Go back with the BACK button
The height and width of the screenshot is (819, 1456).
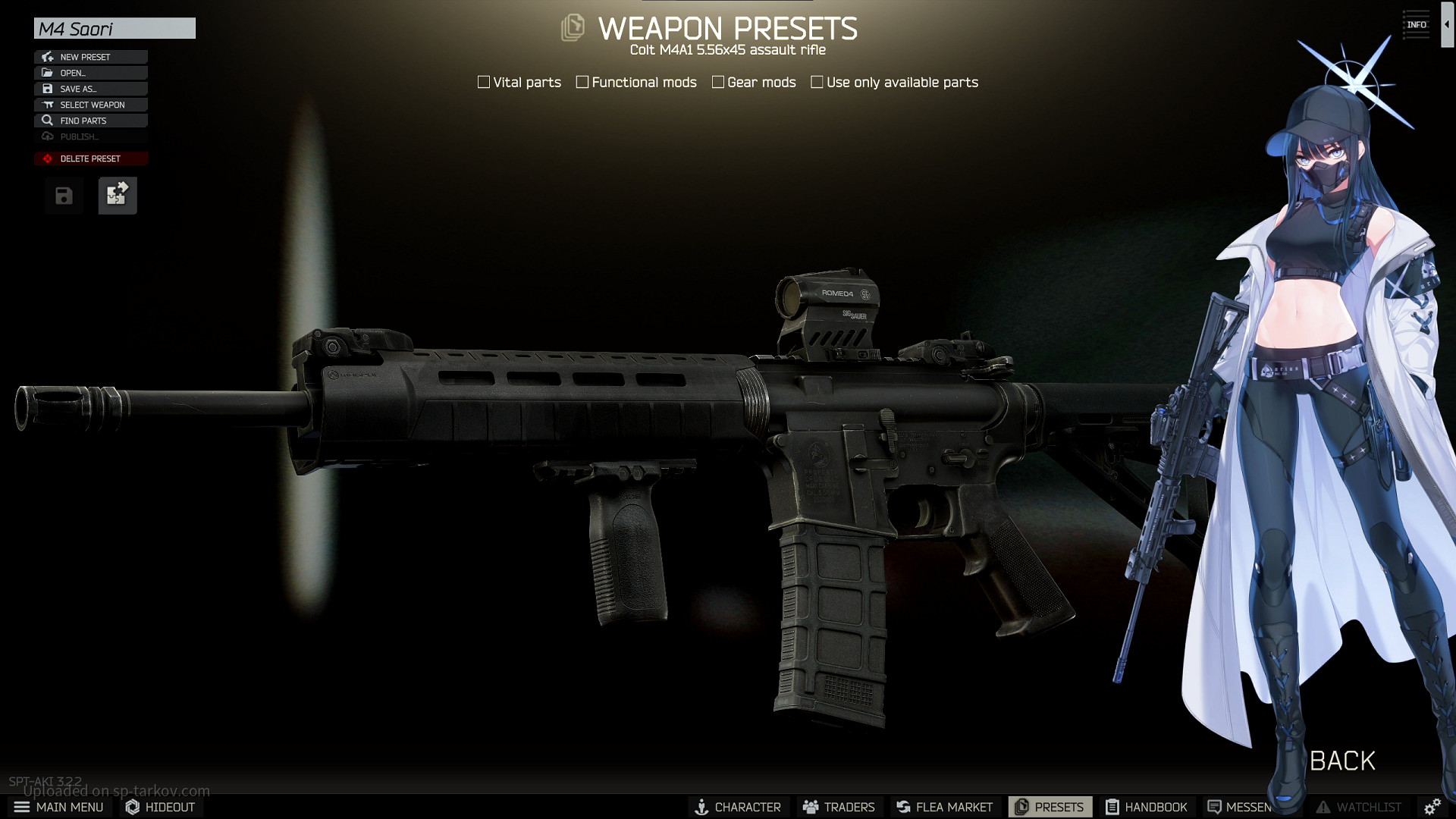tap(1342, 761)
